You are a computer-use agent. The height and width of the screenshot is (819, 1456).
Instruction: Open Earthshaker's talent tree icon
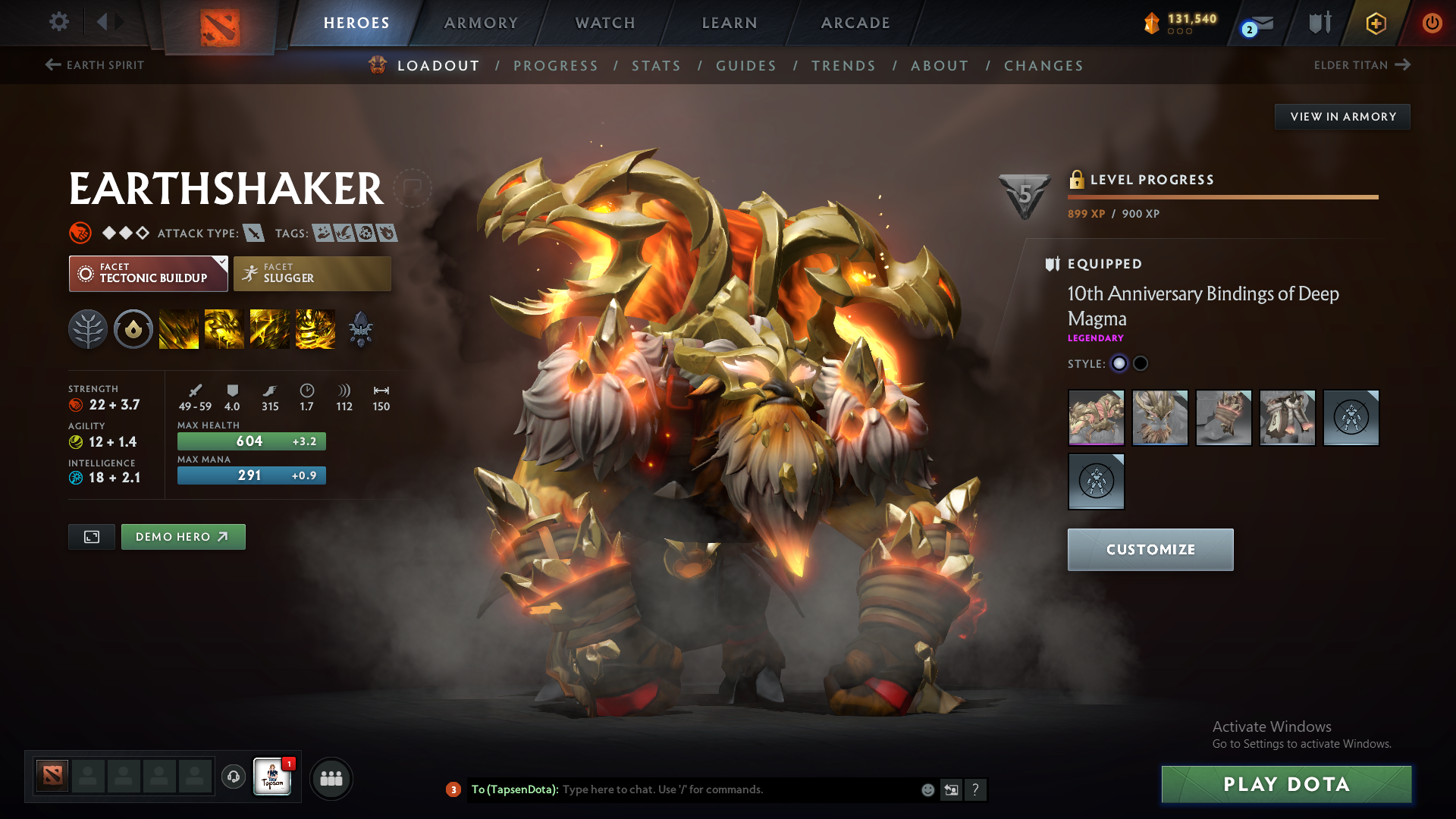[87, 328]
